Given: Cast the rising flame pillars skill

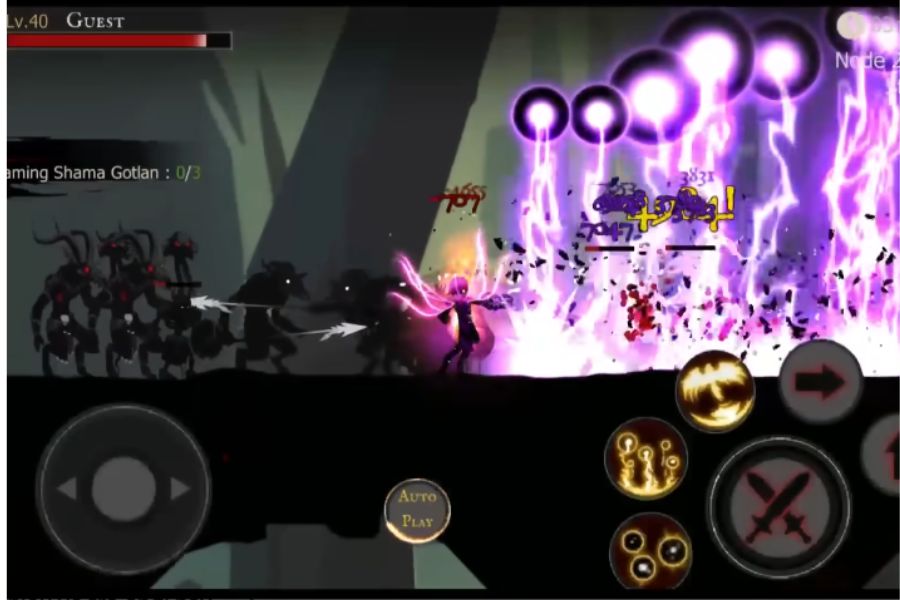Looking at the screenshot, I should coord(646,457).
